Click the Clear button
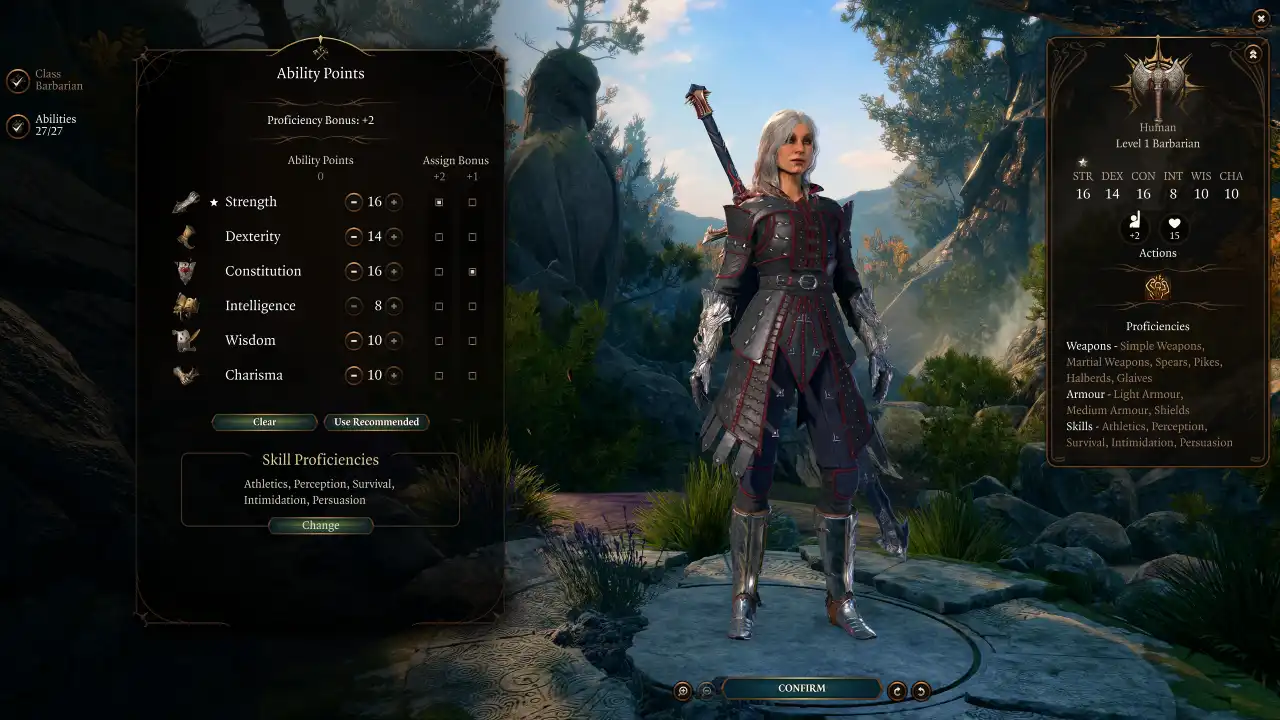 [x=264, y=422]
